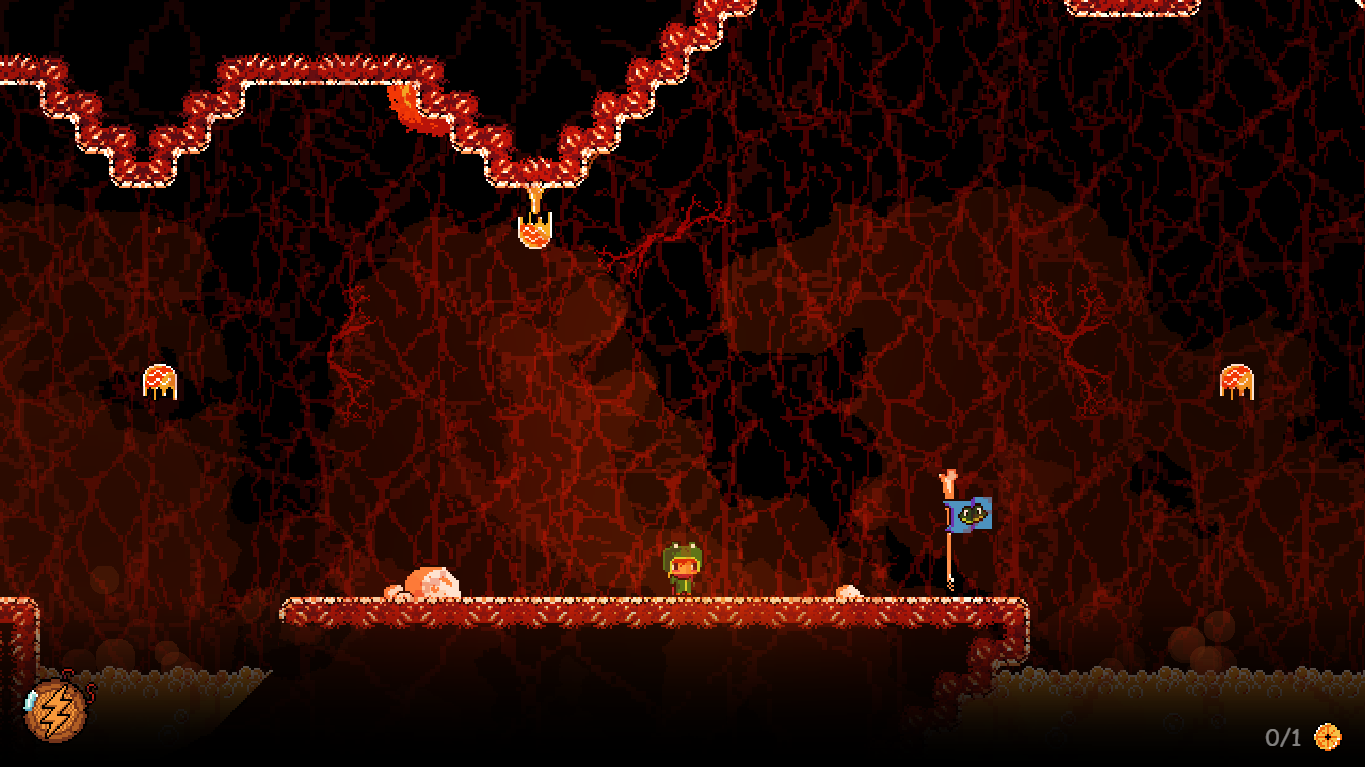Select the 0/1 fruit counter text
The image size is (1365, 767).
(1281, 737)
